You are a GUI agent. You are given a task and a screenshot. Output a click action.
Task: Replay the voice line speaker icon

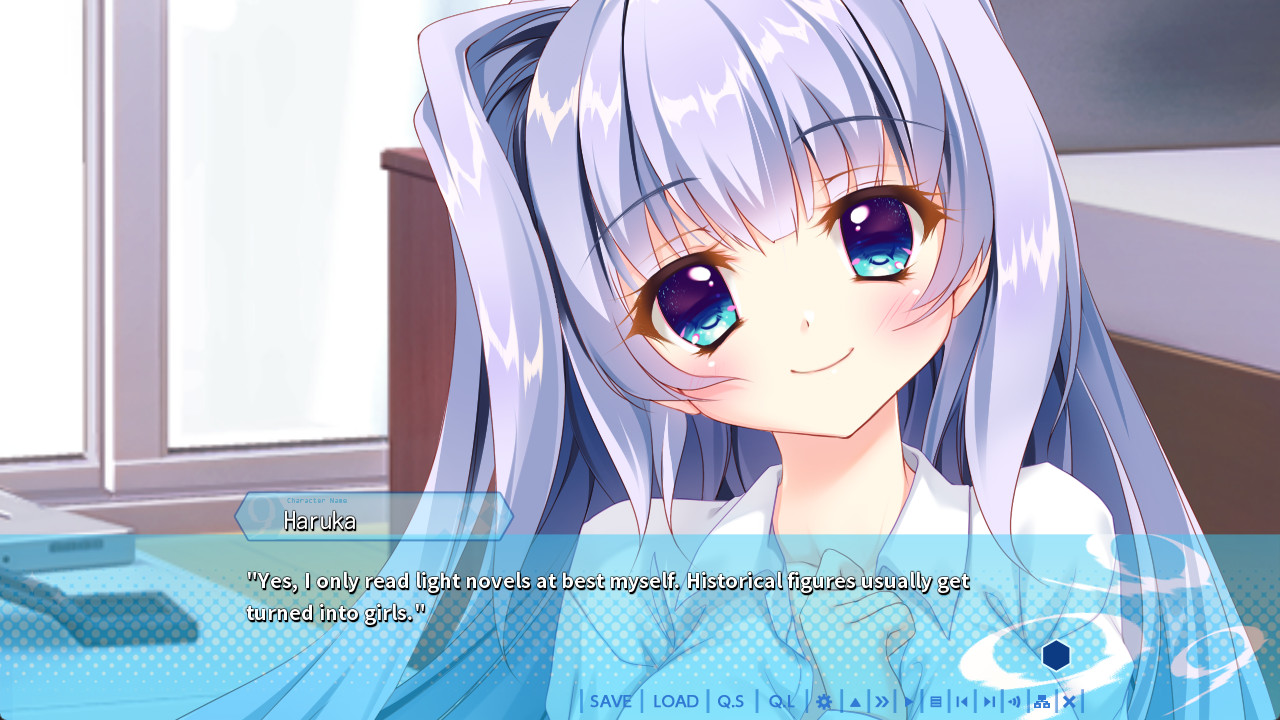(x=1015, y=701)
